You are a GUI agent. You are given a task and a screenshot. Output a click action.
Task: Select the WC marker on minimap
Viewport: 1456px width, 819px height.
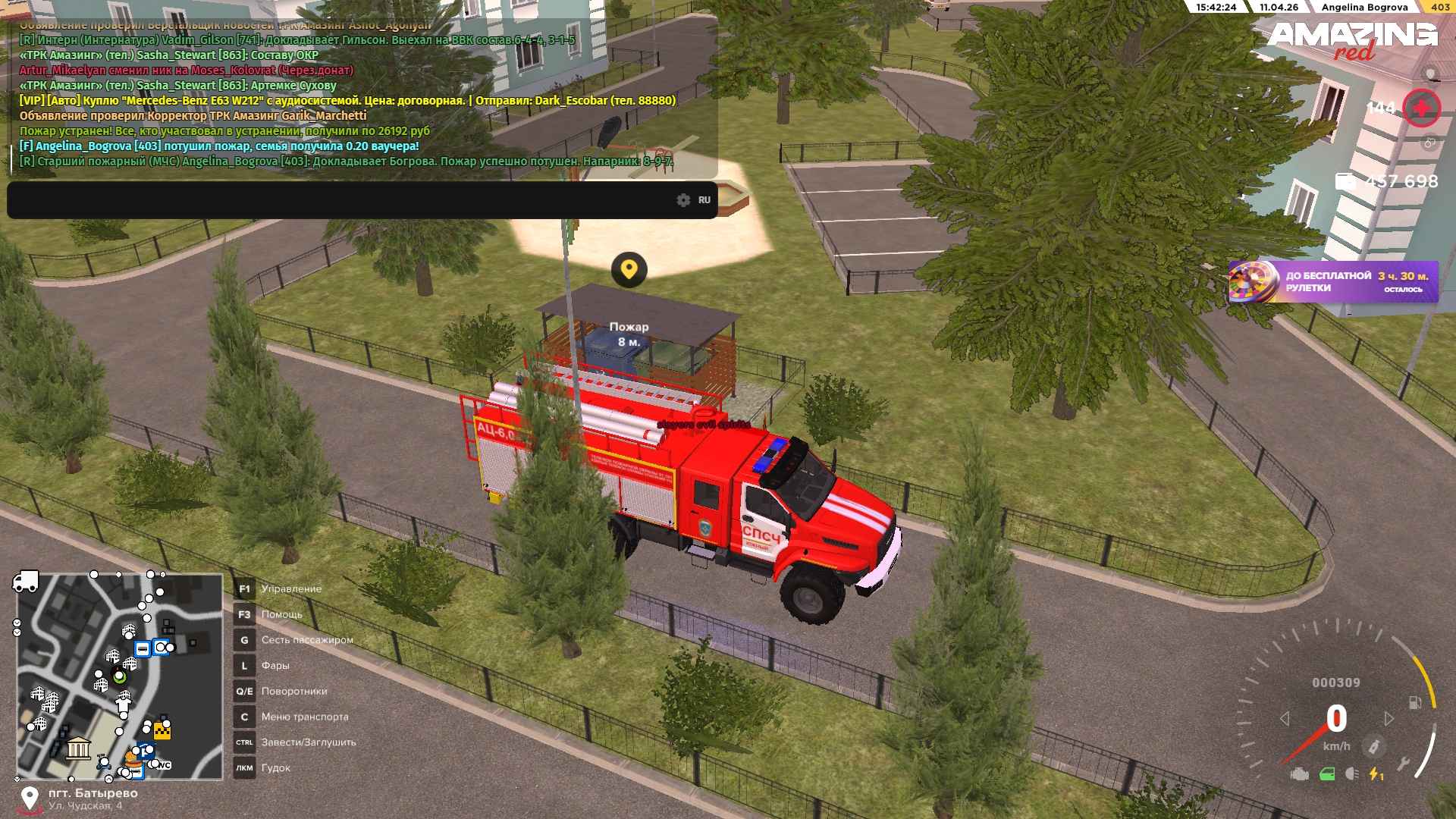(x=163, y=765)
